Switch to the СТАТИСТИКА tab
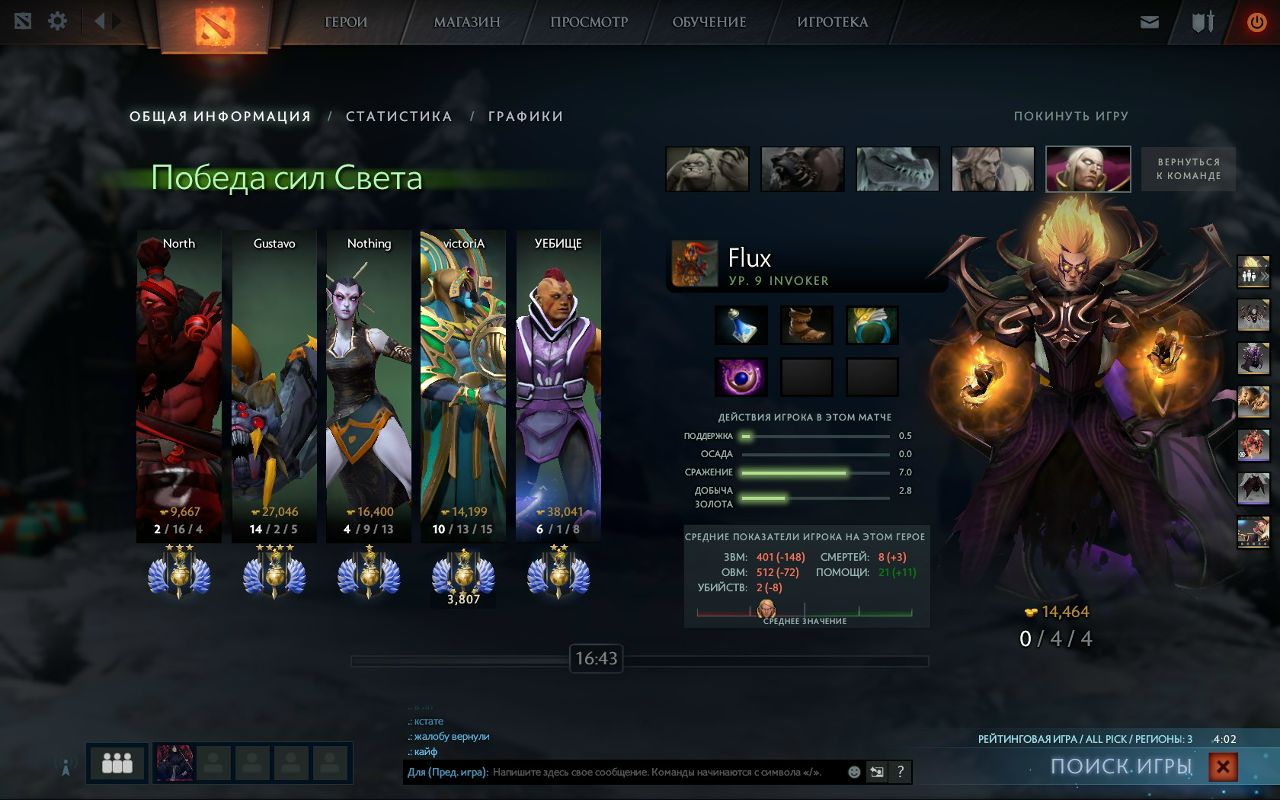Screen dimensions: 1280x800 pos(397,116)
